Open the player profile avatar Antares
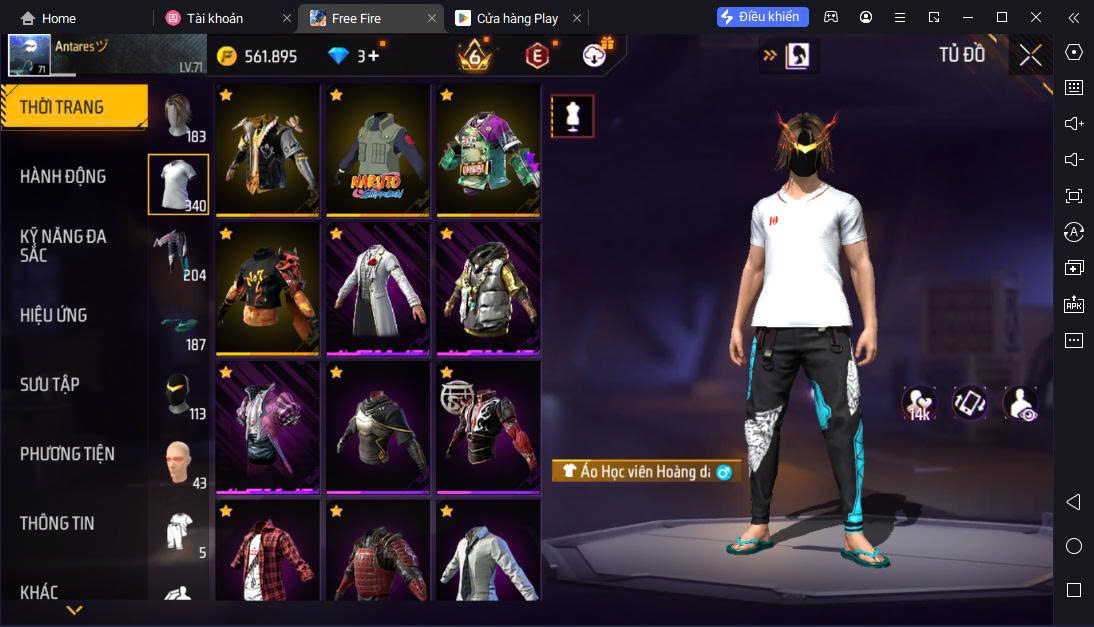Image resolution: width=1094 pixels, height=627 pixels. click(30, 55)
